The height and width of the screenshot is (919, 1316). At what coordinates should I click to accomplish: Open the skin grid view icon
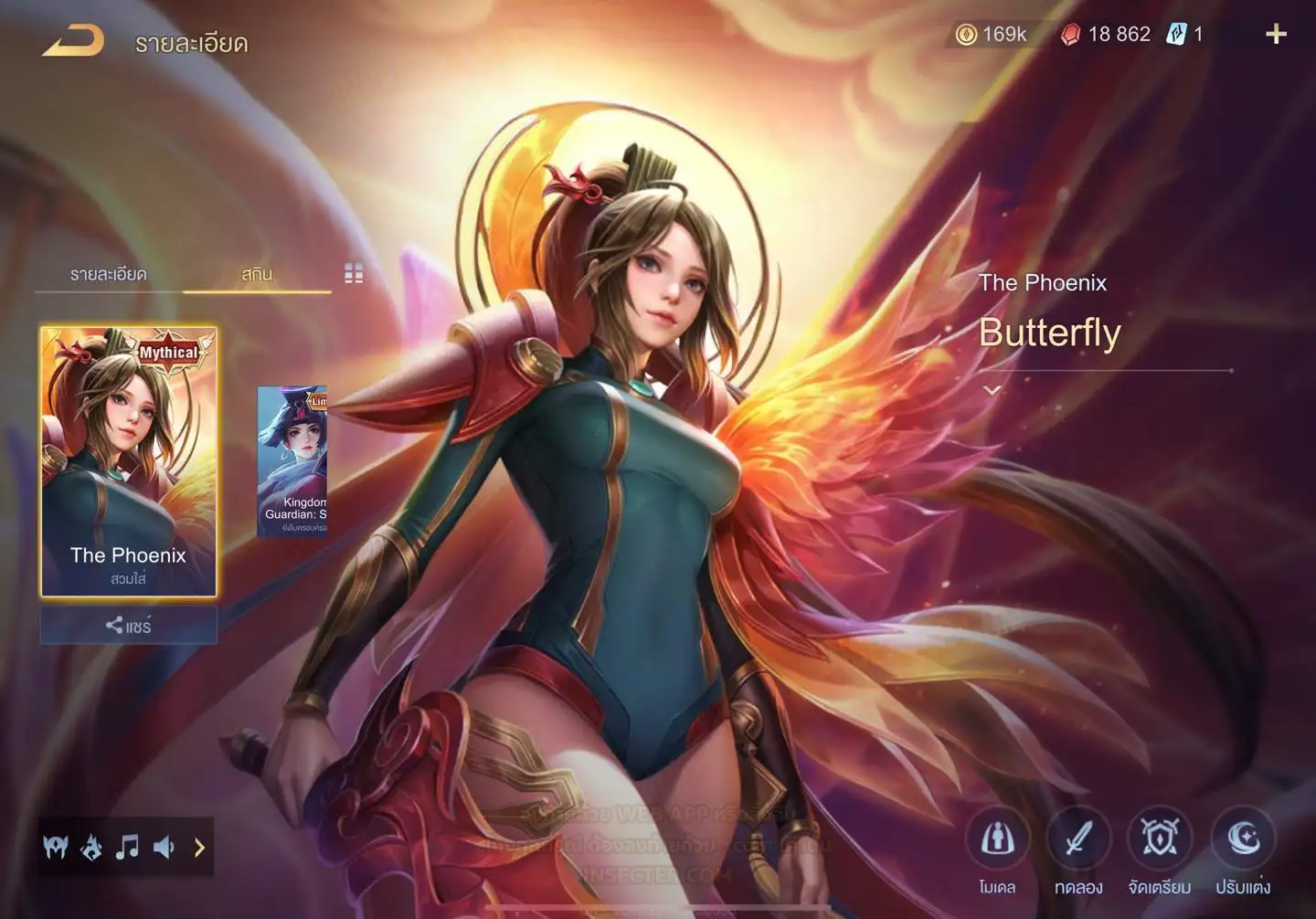click(x=354, y=273)
